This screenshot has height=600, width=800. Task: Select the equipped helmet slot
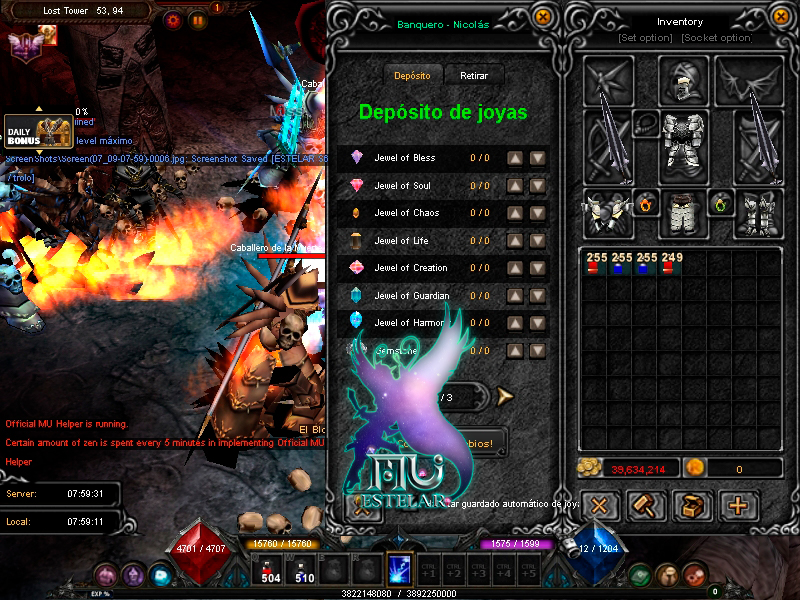(683, 79)
